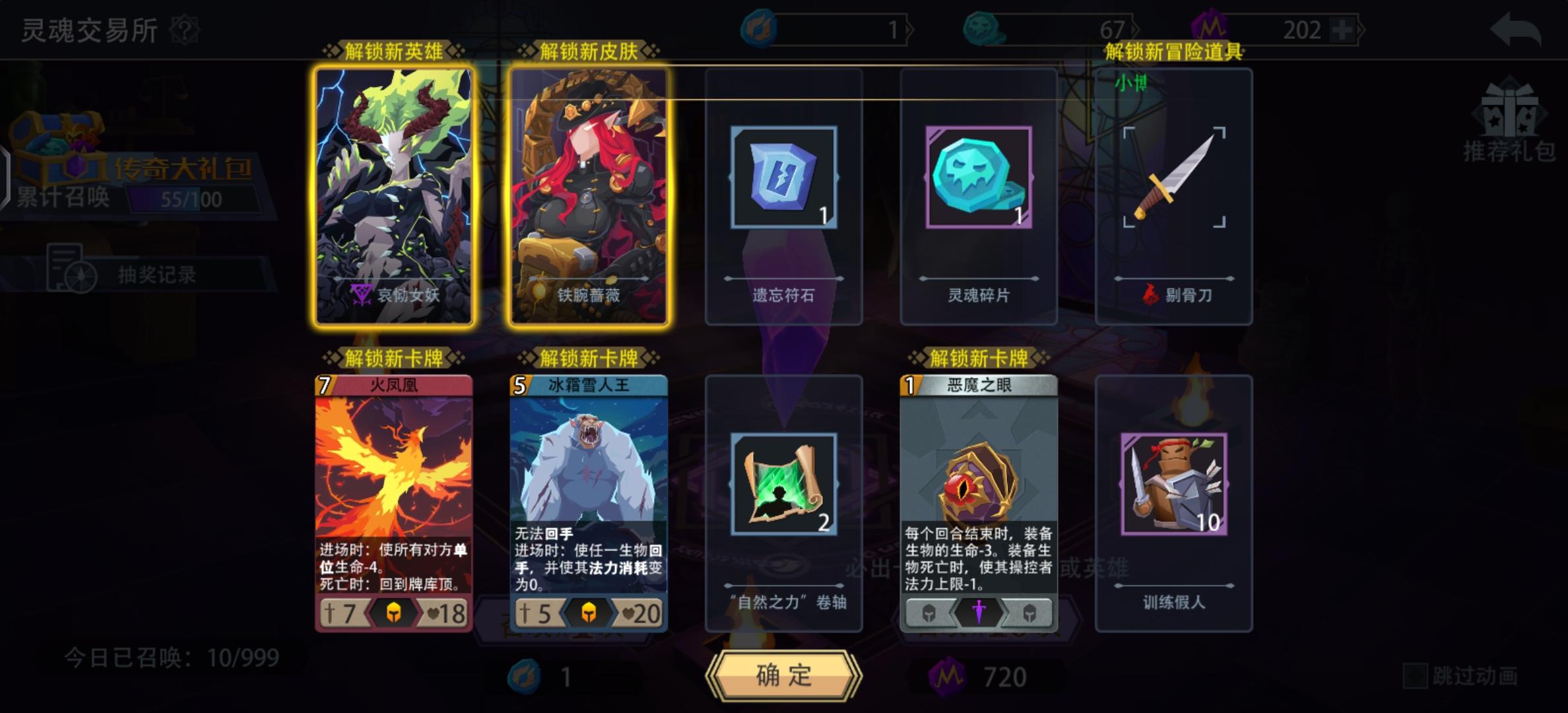Expand the blue currency bar chevron
This screenshot has height=713, width=1568.
coord(909,28)
